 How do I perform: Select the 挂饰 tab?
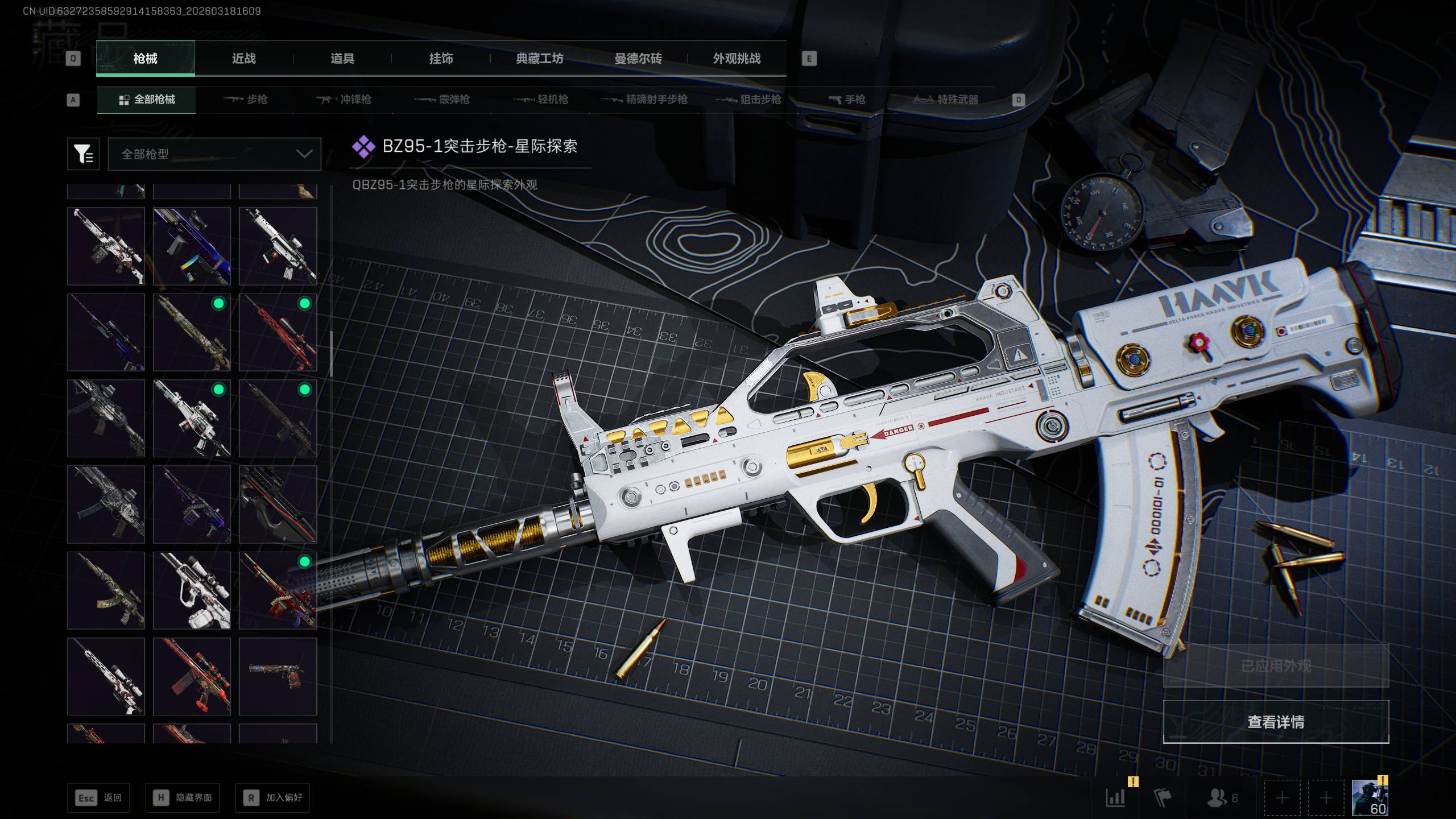(x=441, y=59)
